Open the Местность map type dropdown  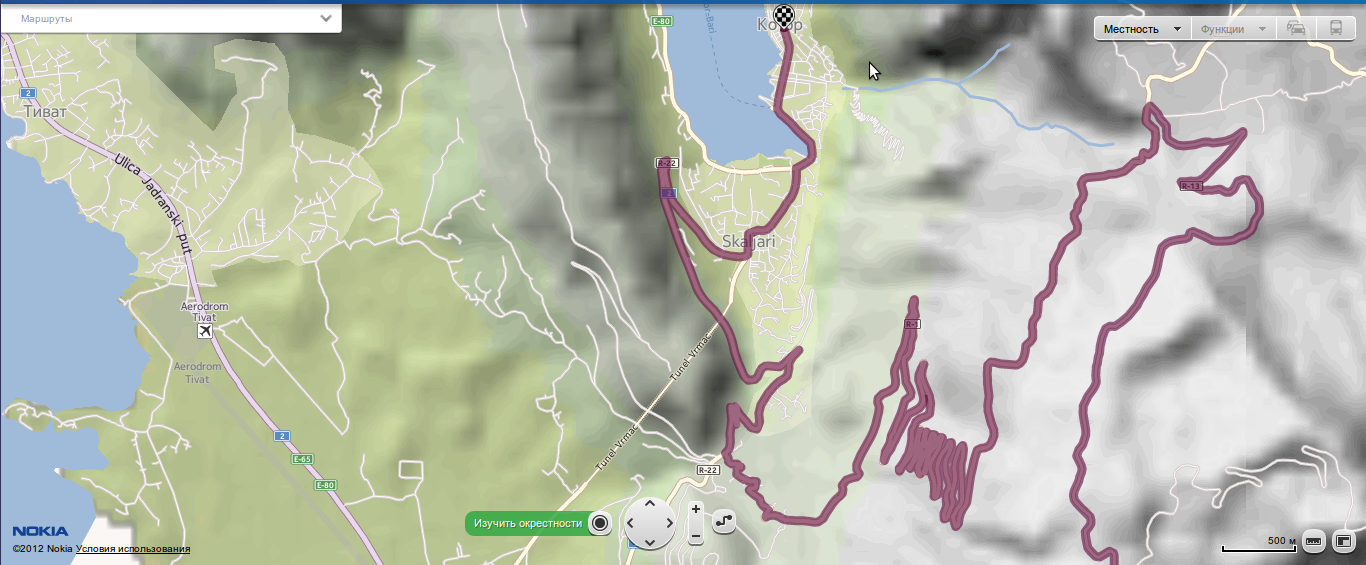pyautogui.click(x=1141, y=29)
